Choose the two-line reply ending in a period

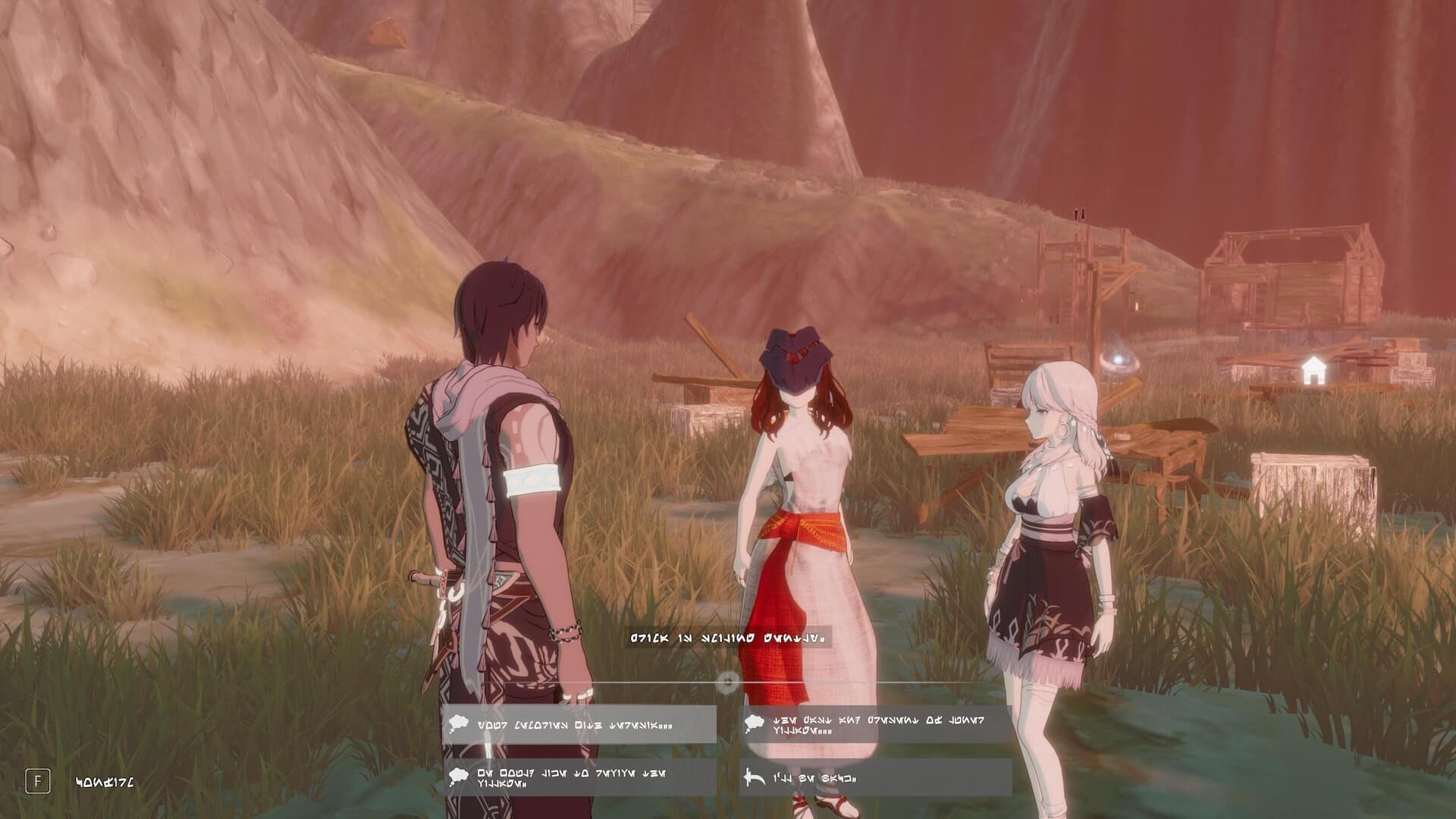pos(579,778)
